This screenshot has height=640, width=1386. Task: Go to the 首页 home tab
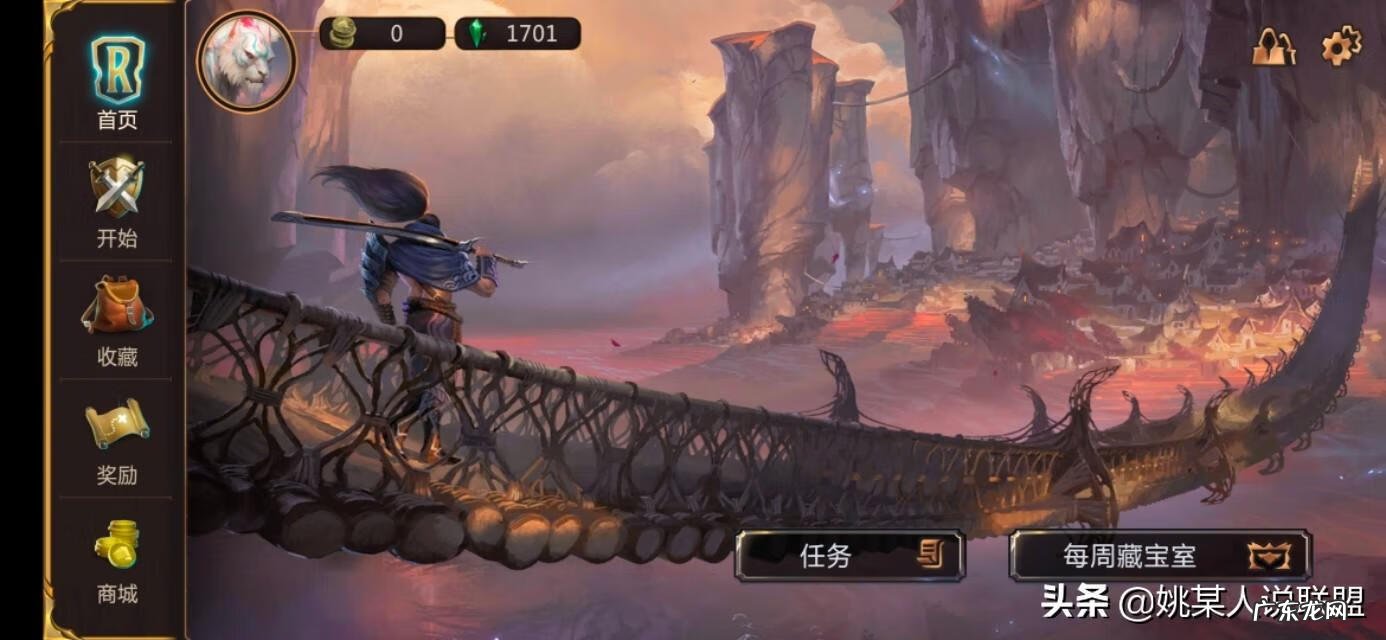pyautogui.click(x=117, y=84)
